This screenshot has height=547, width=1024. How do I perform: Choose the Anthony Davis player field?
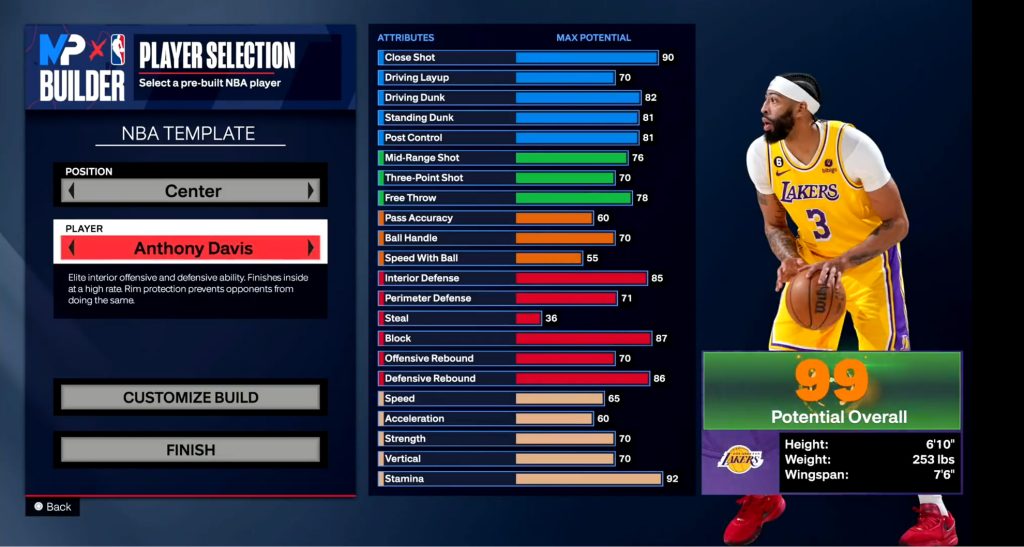coord(192,248)
